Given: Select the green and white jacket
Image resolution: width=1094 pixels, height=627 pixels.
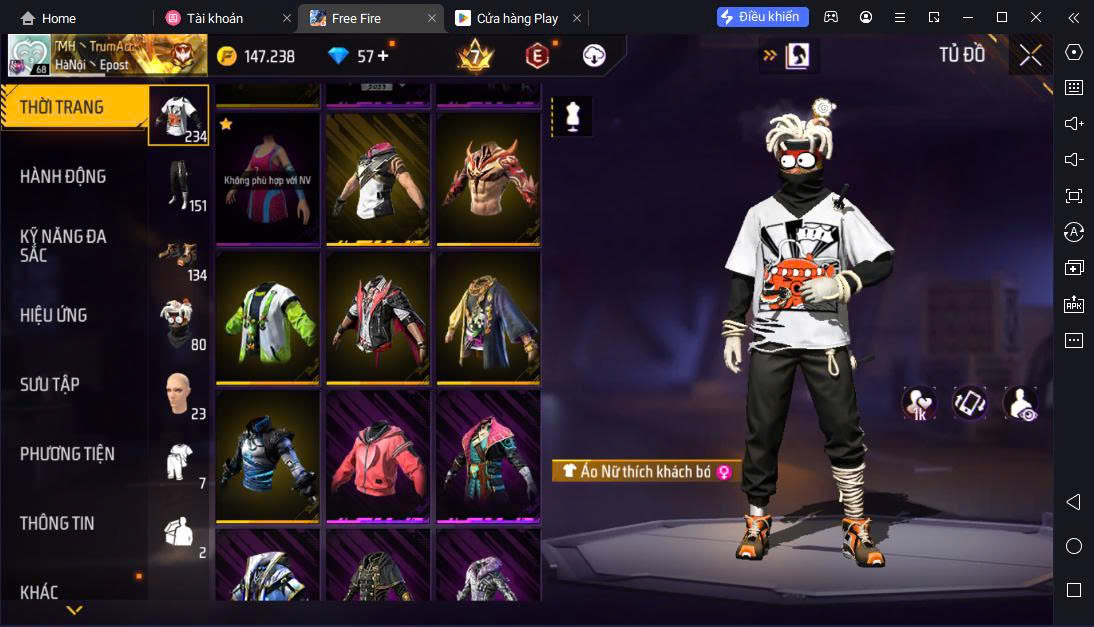Looking at the screenshot, I should (267, 318).
